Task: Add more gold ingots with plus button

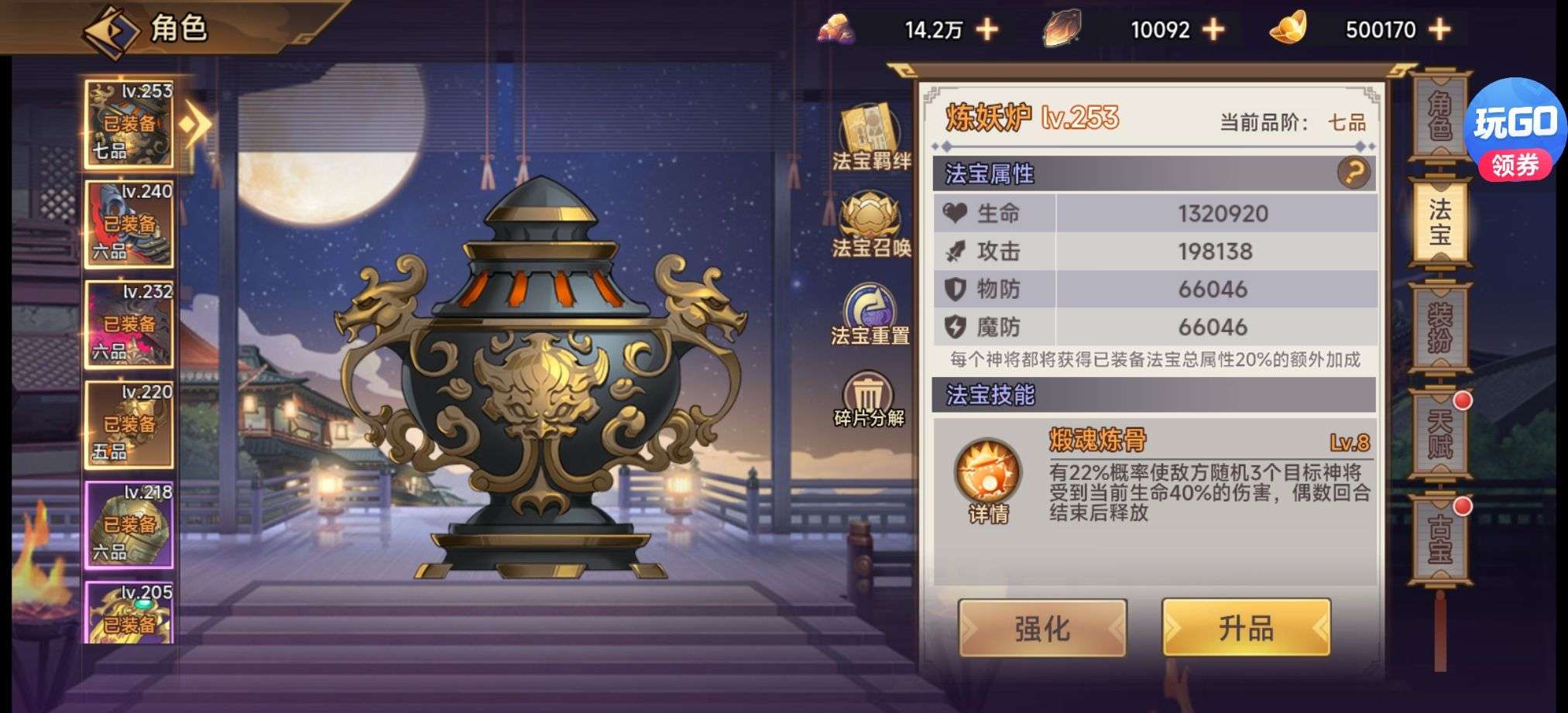Action: [x=1439, y=30]
